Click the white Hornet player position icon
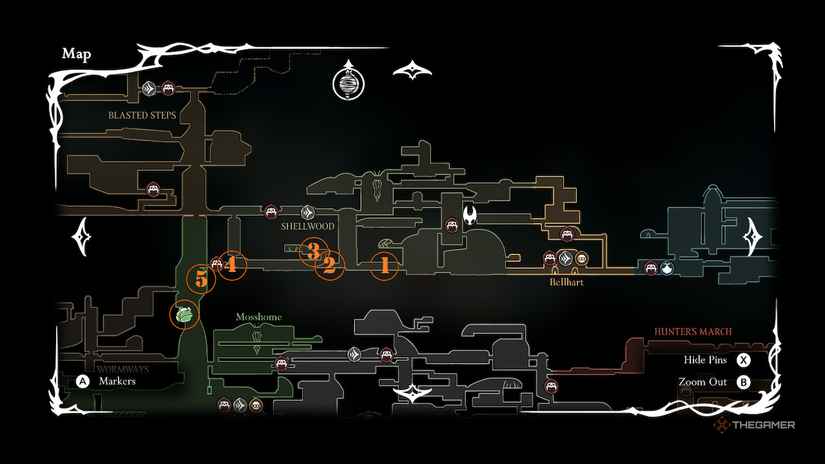 (x=470, y=214)
